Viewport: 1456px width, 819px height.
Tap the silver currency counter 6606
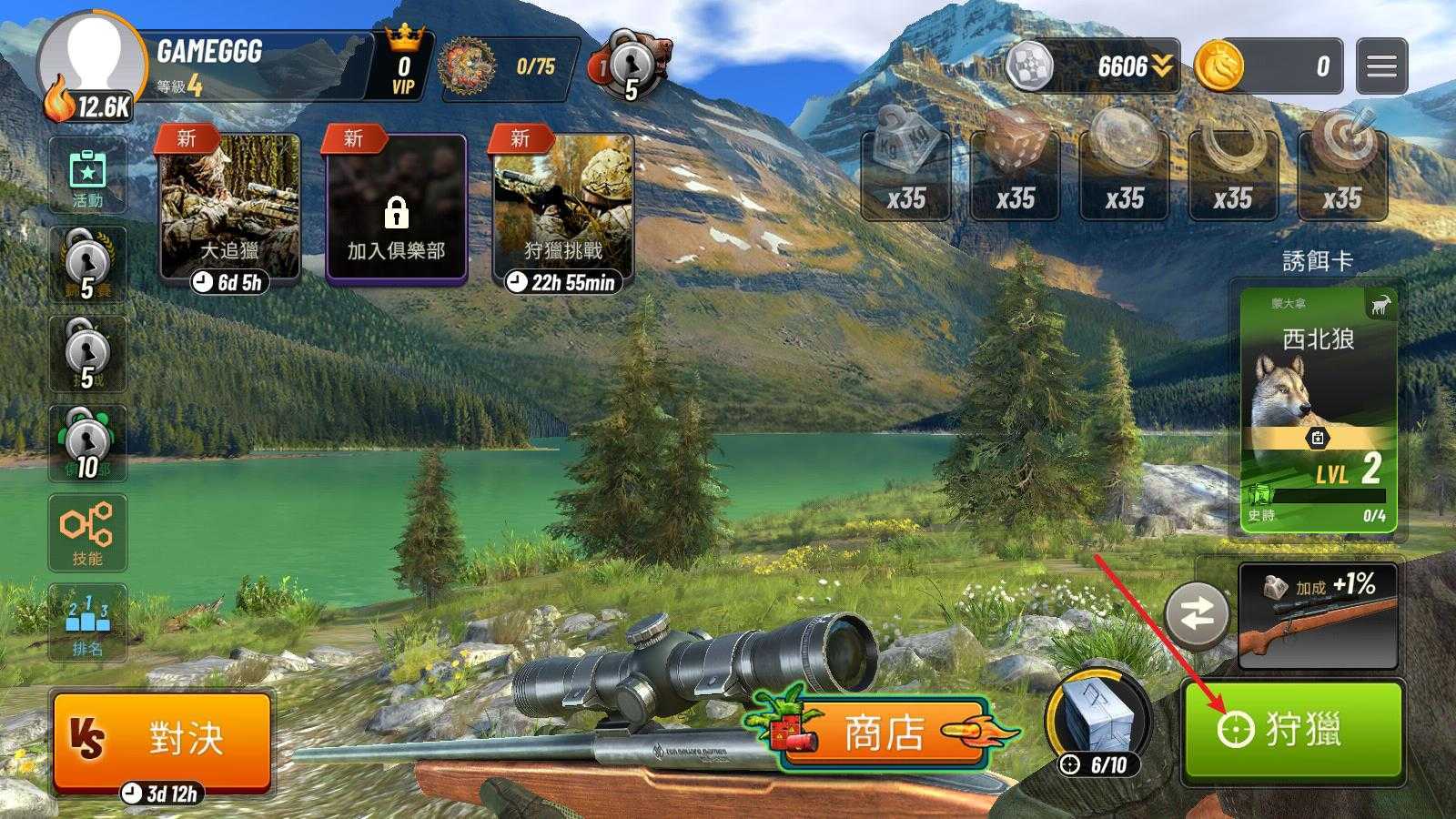1094,66
